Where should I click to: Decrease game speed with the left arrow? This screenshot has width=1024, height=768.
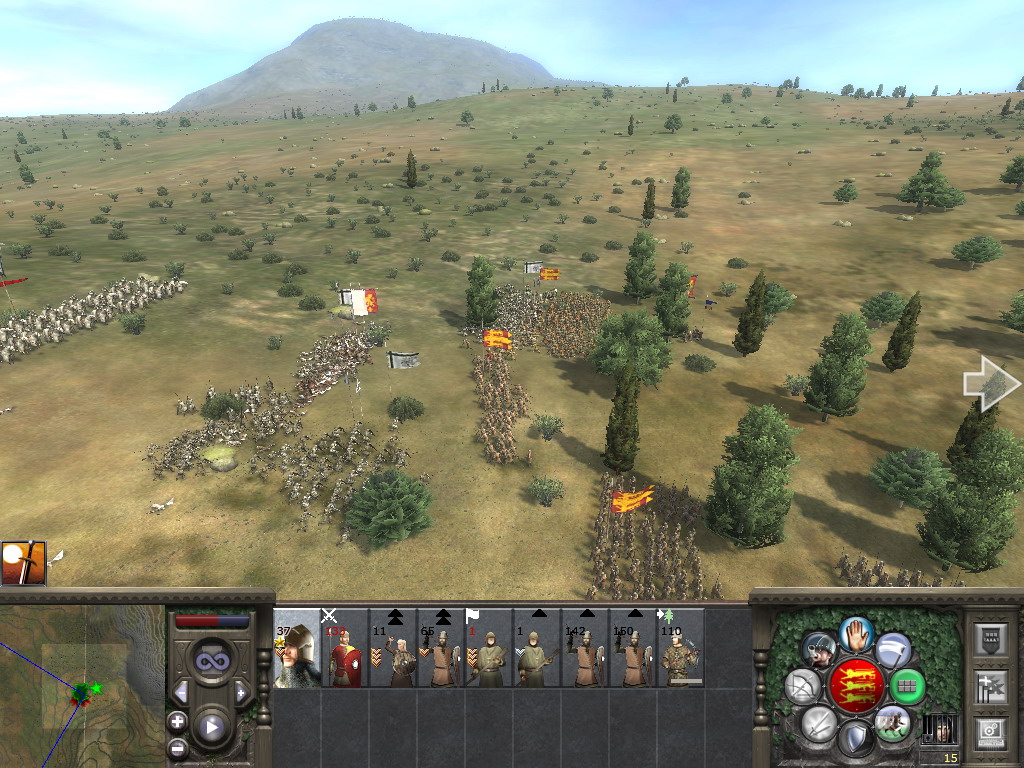click(181, 692)
